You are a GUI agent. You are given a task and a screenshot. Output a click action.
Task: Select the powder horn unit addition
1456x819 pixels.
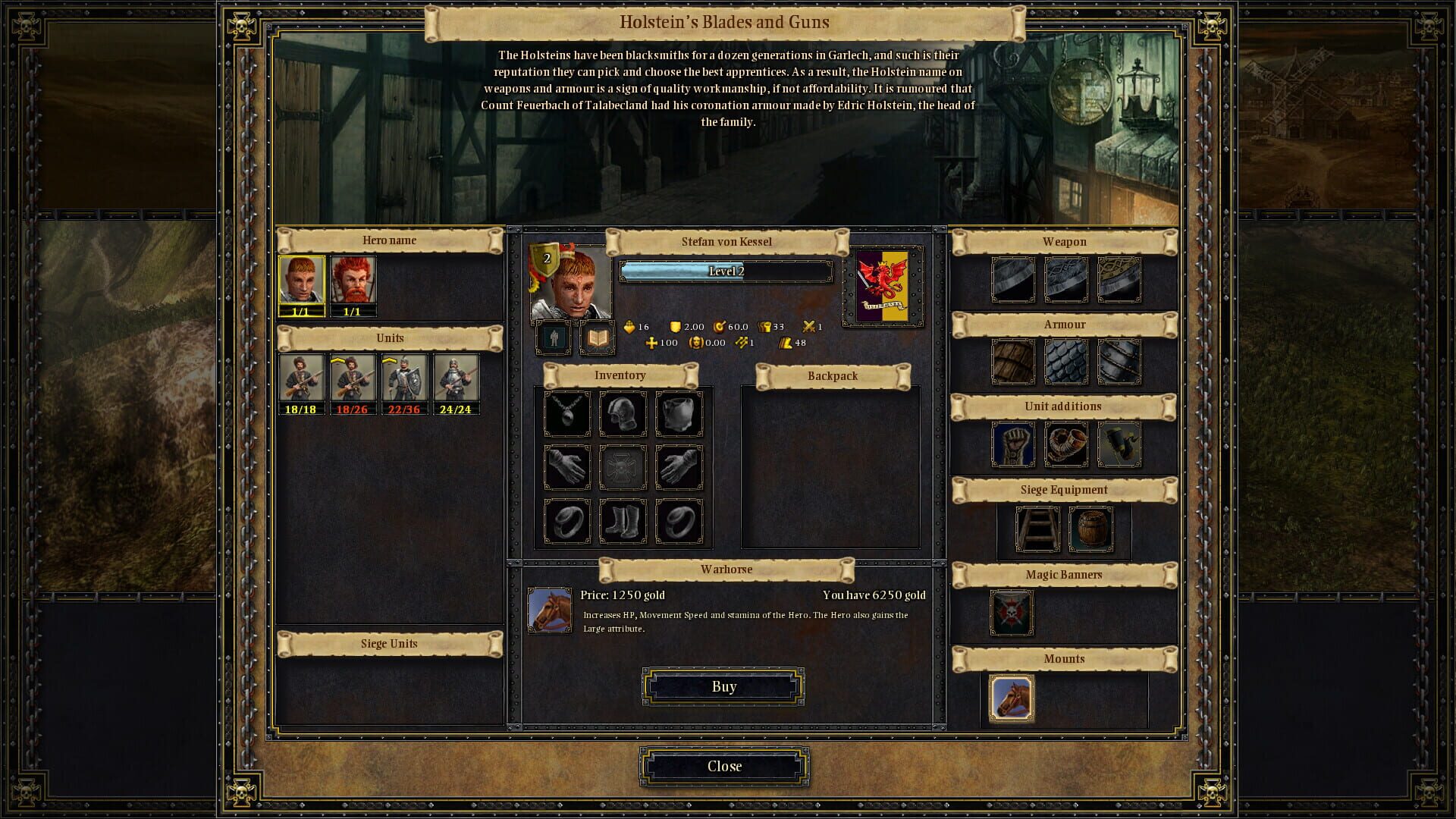(1066, 444)
